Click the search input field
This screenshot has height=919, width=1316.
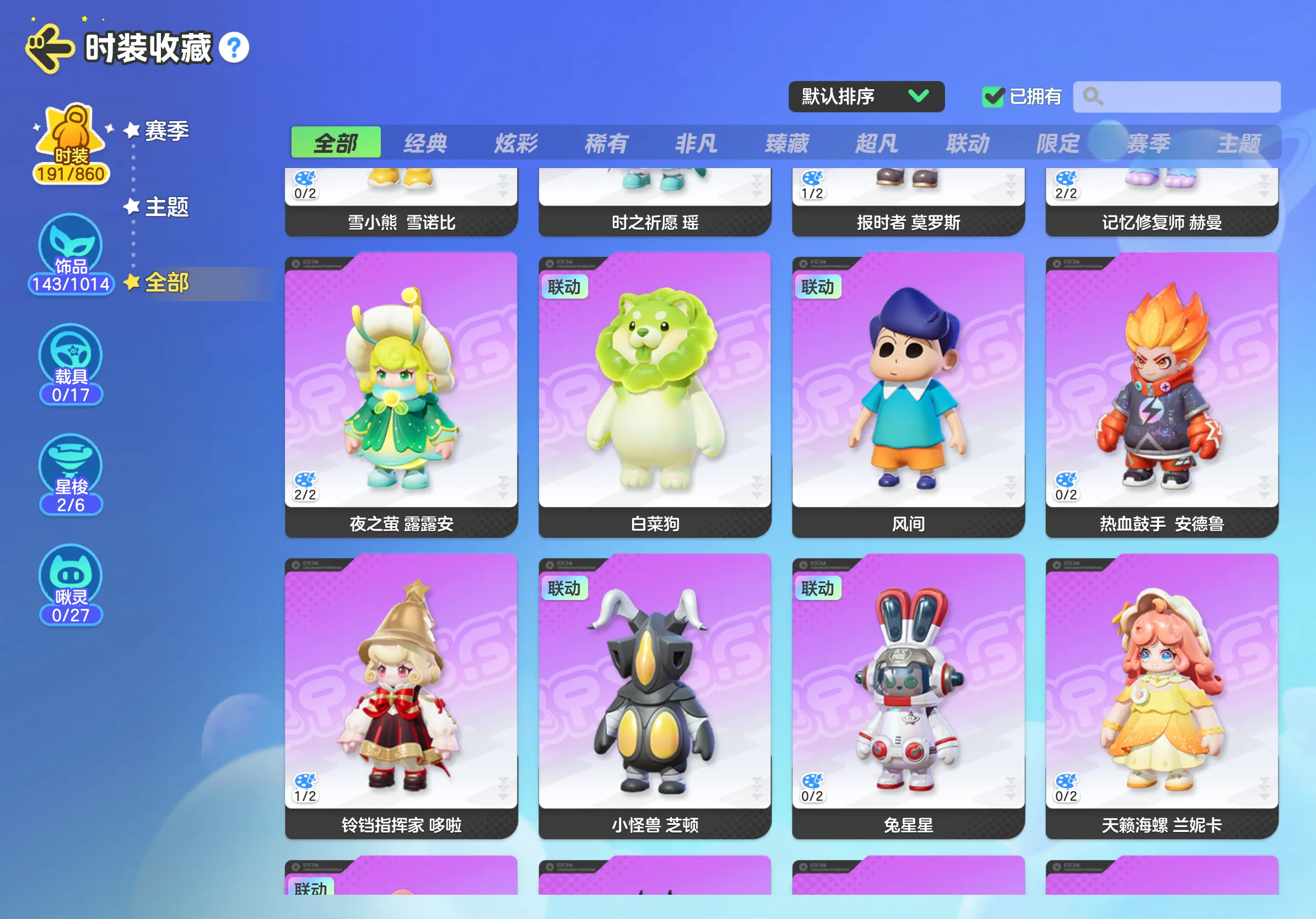coord(1186,97)
